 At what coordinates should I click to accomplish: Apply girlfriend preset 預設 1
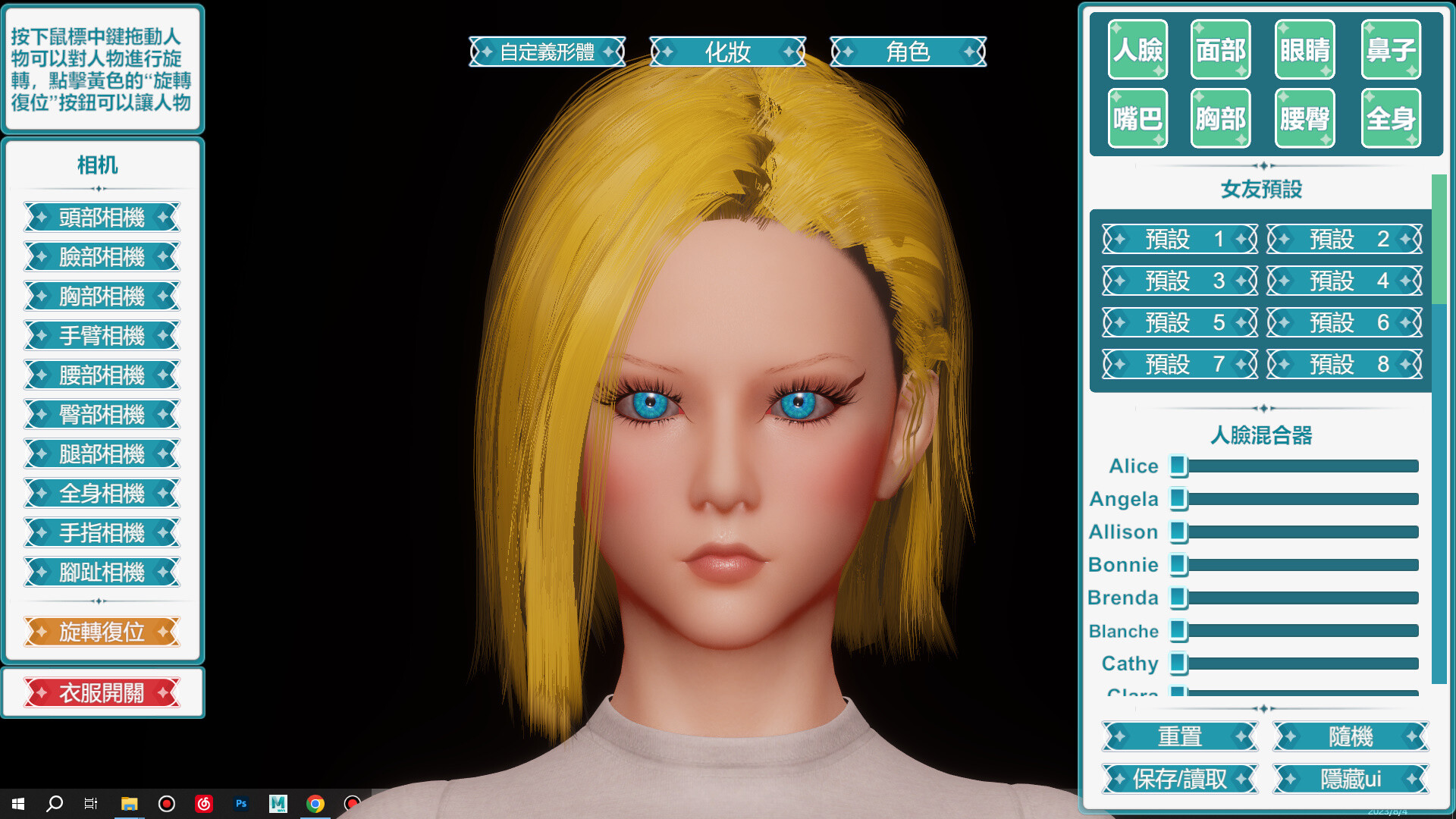click(x=1178, y=239)
